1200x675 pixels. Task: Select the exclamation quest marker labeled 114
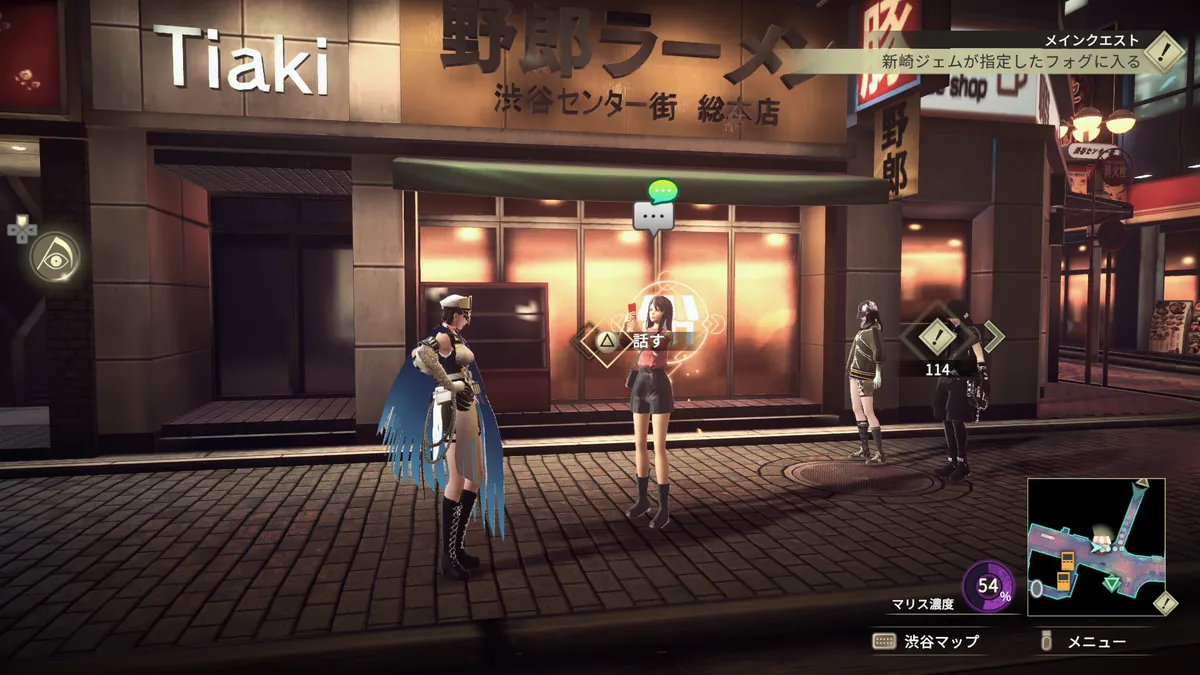click(937, 337)
